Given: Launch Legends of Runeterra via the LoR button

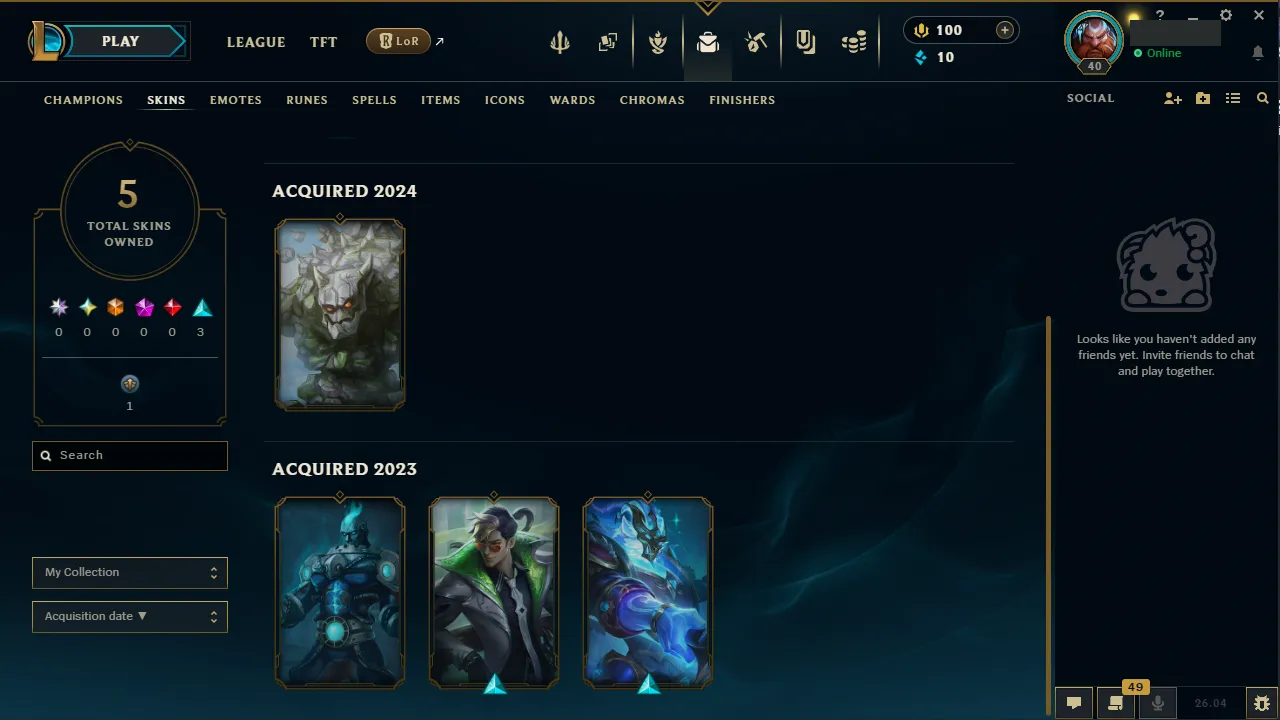Looking at the screenshot, I should 398,41.
